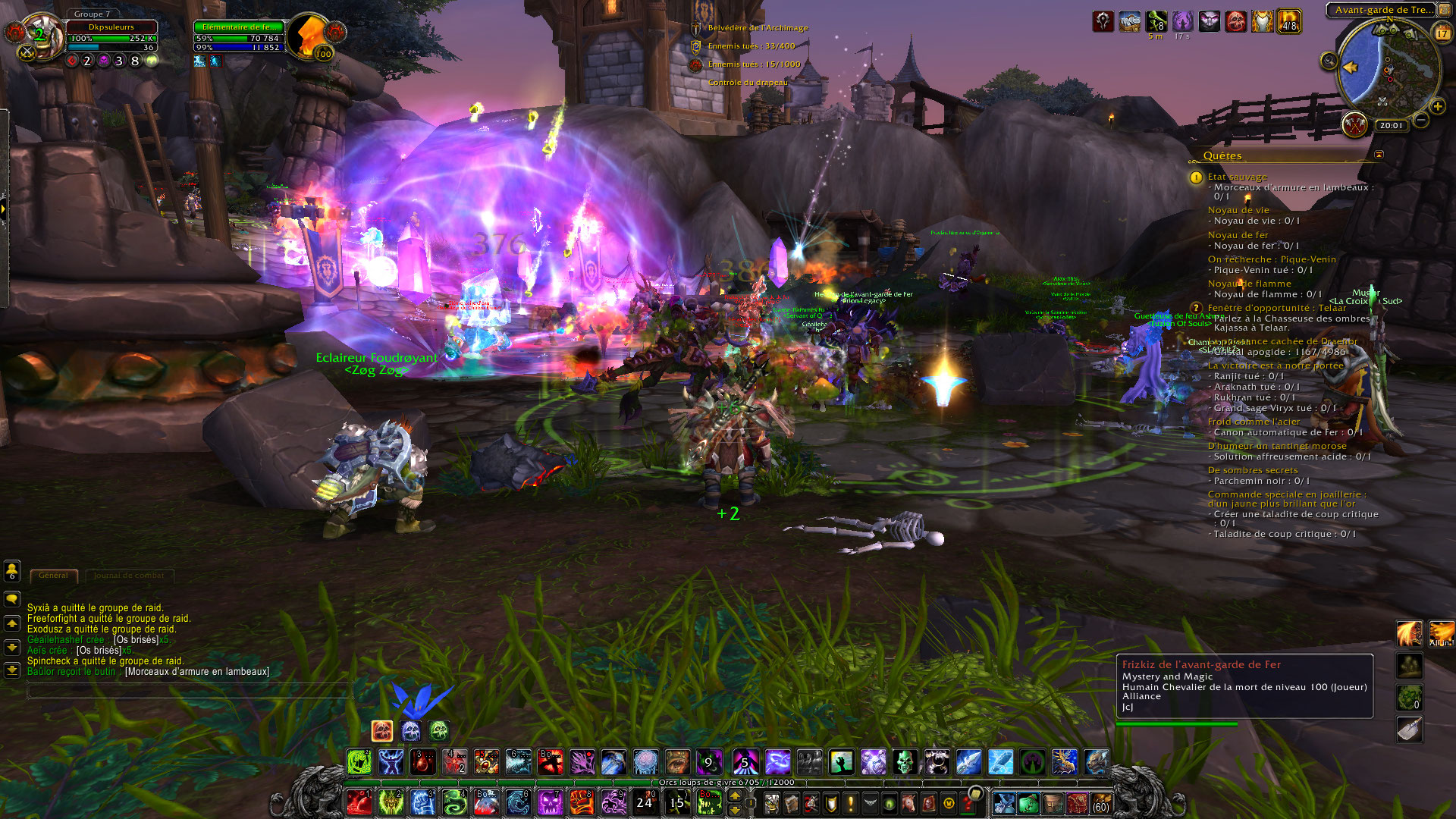Open the Journal de combat tab
1456x819 pixels.
[129, 576]
